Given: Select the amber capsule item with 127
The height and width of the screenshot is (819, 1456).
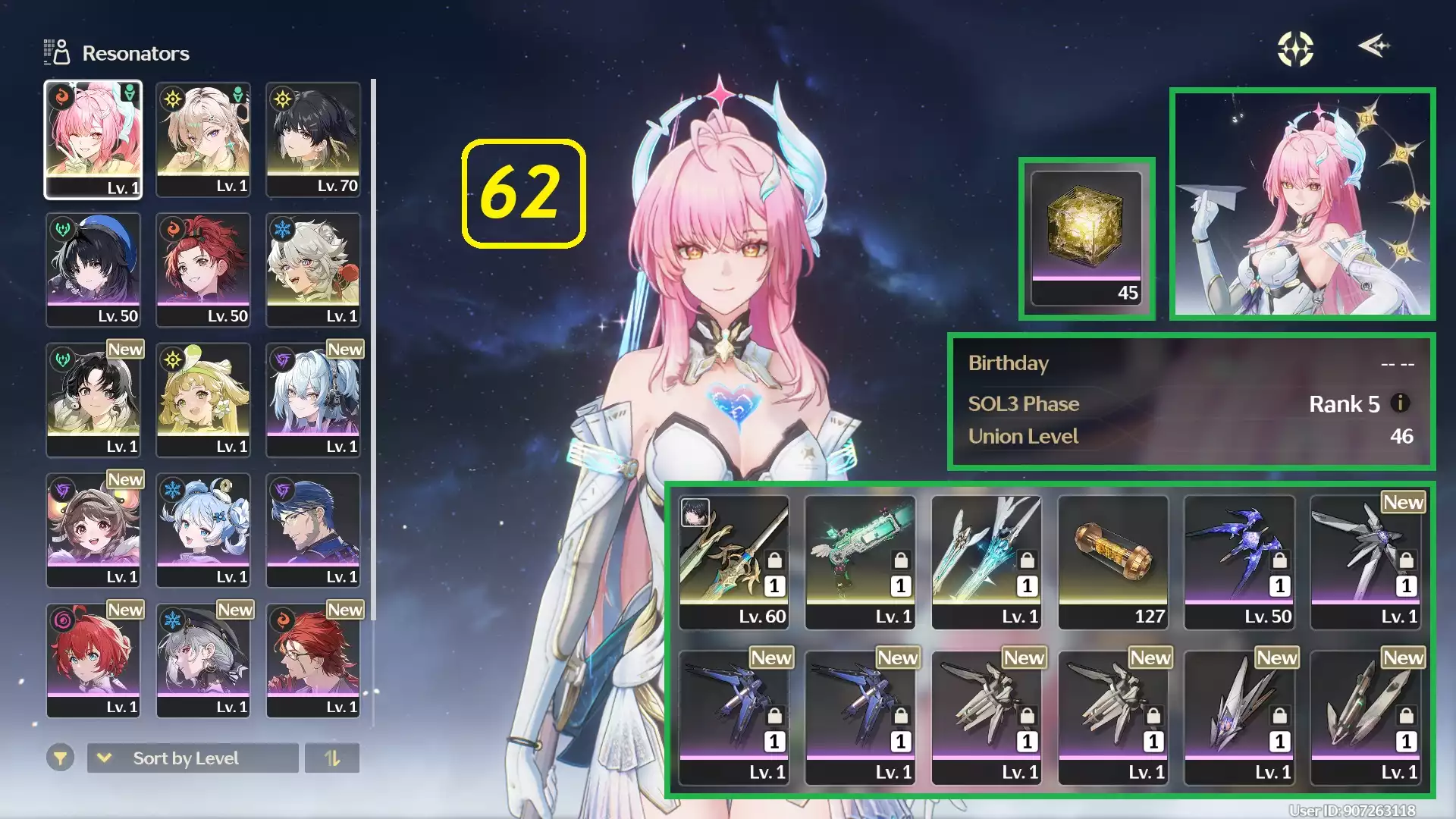Looking at the screenshot, I should coord(1113,563).
